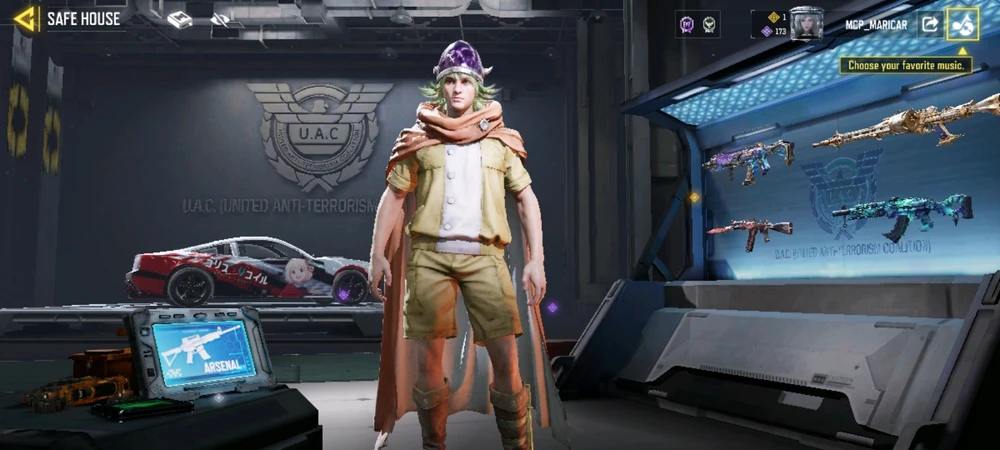This screenshot has width=1000, height=450.
Task: Open the purple rank badge
Action: click(x=687, y=24)
